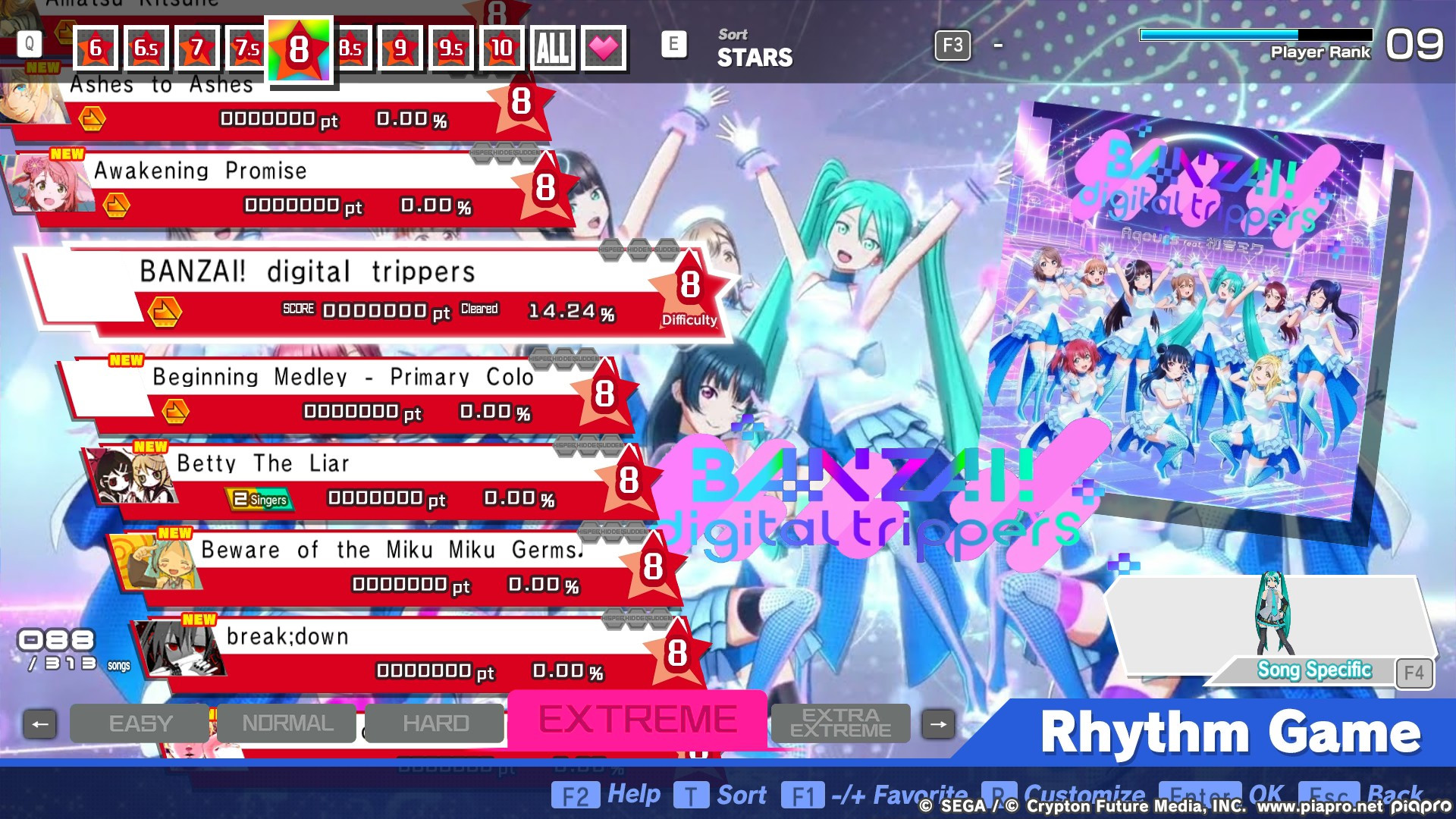This screenshot has height=819, width=1456.
Task: Select the star 10 filter
Action: click(502, 47)
